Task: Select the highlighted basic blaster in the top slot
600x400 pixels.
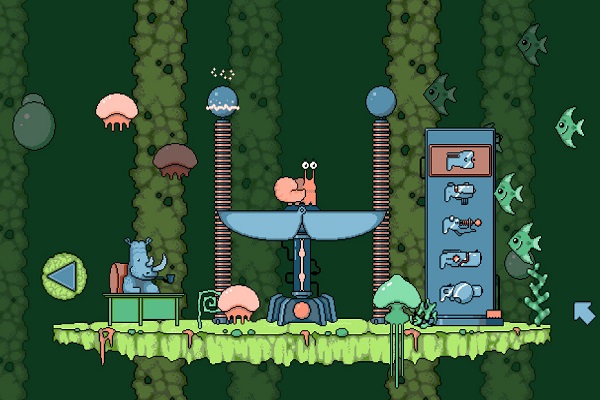Action: tap(461, 160)
